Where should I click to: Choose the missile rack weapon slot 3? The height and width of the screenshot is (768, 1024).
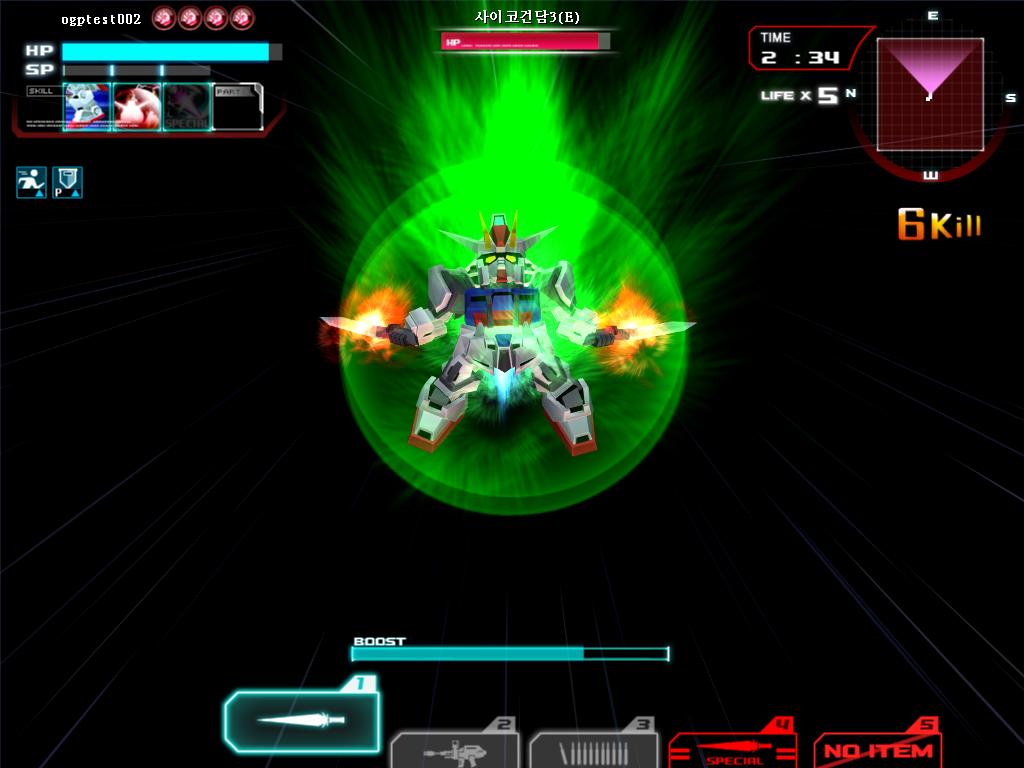click(x=593, y=750)
